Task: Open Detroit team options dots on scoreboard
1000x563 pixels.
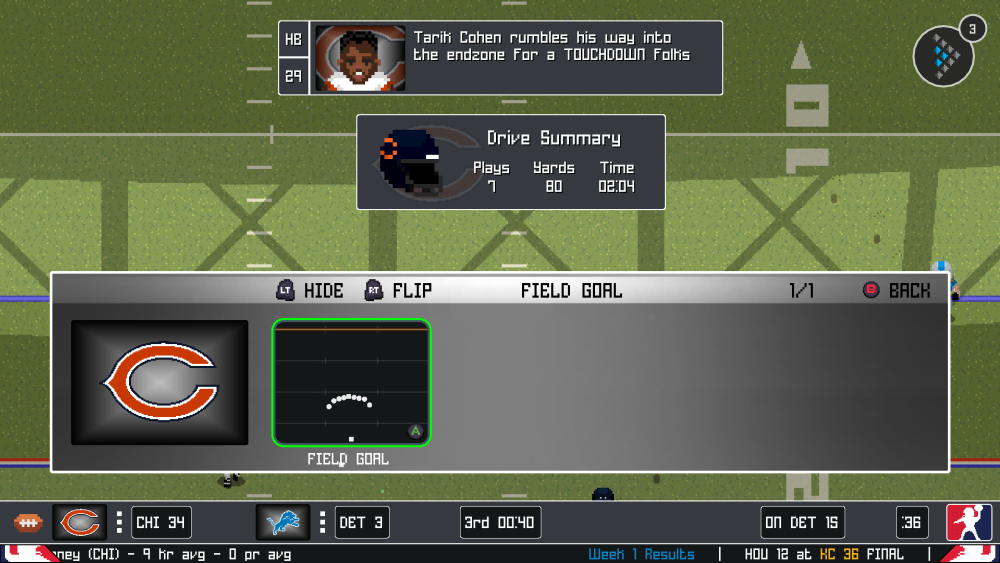Action: point(322,522)
